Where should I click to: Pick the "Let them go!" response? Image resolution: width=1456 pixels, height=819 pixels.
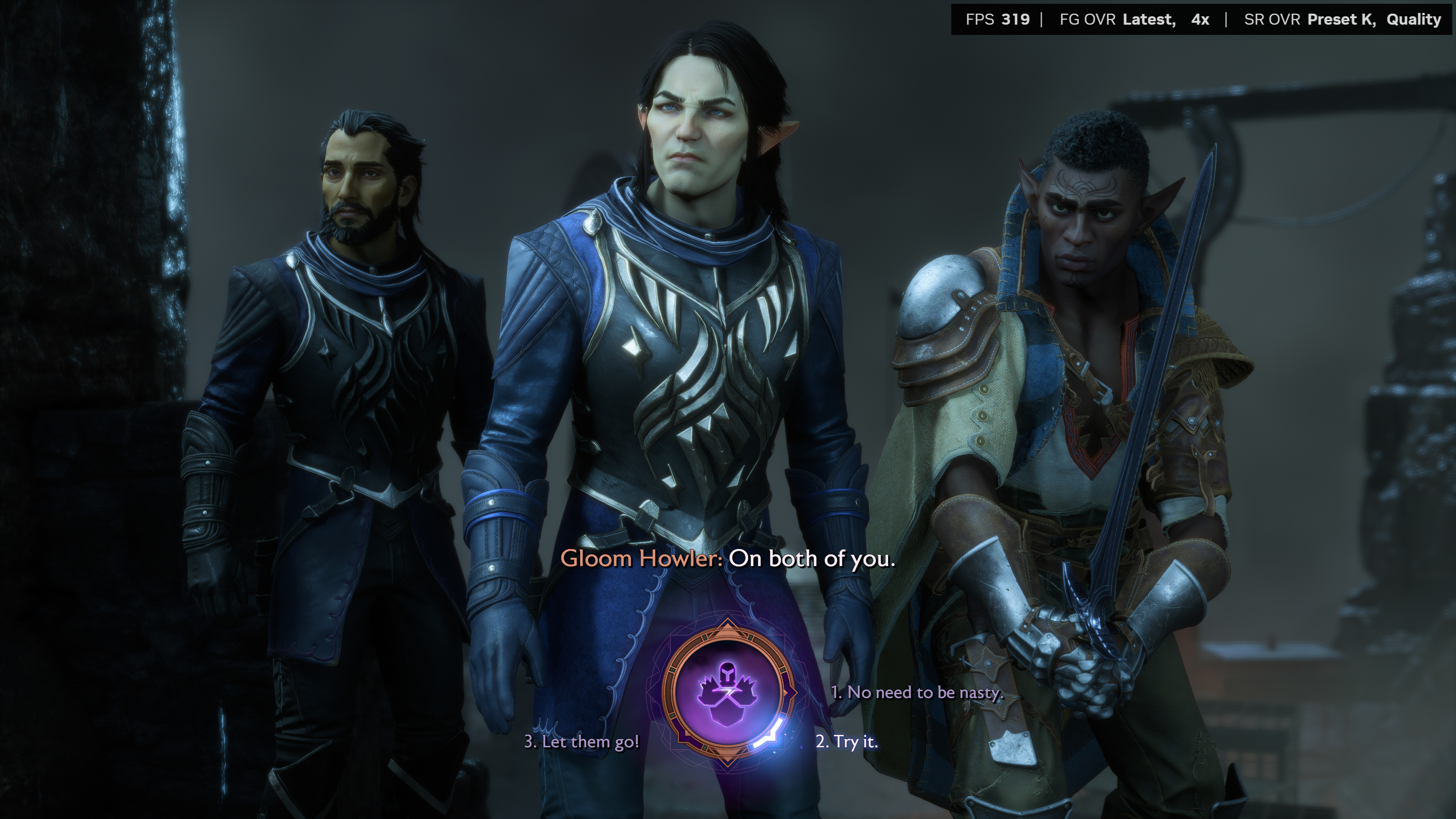[582, 742]
